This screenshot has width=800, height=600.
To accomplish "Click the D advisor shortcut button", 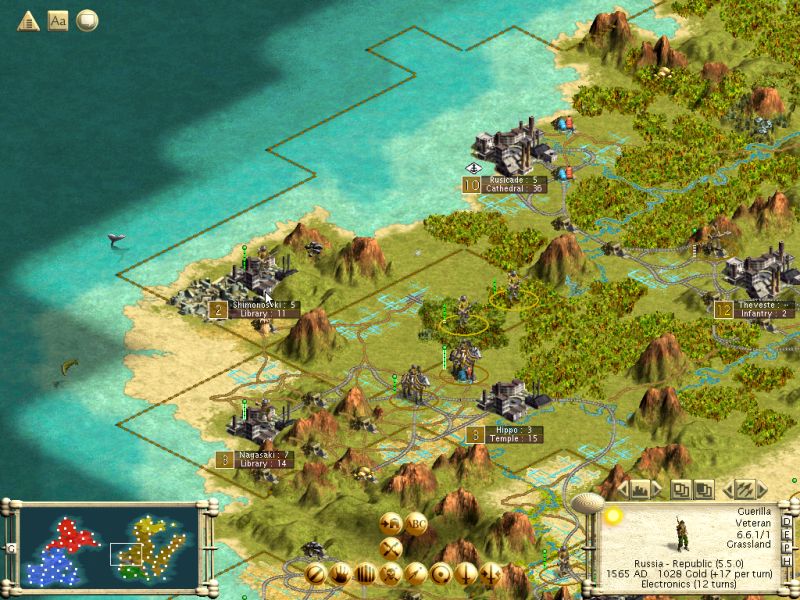I will click(788, 522).
